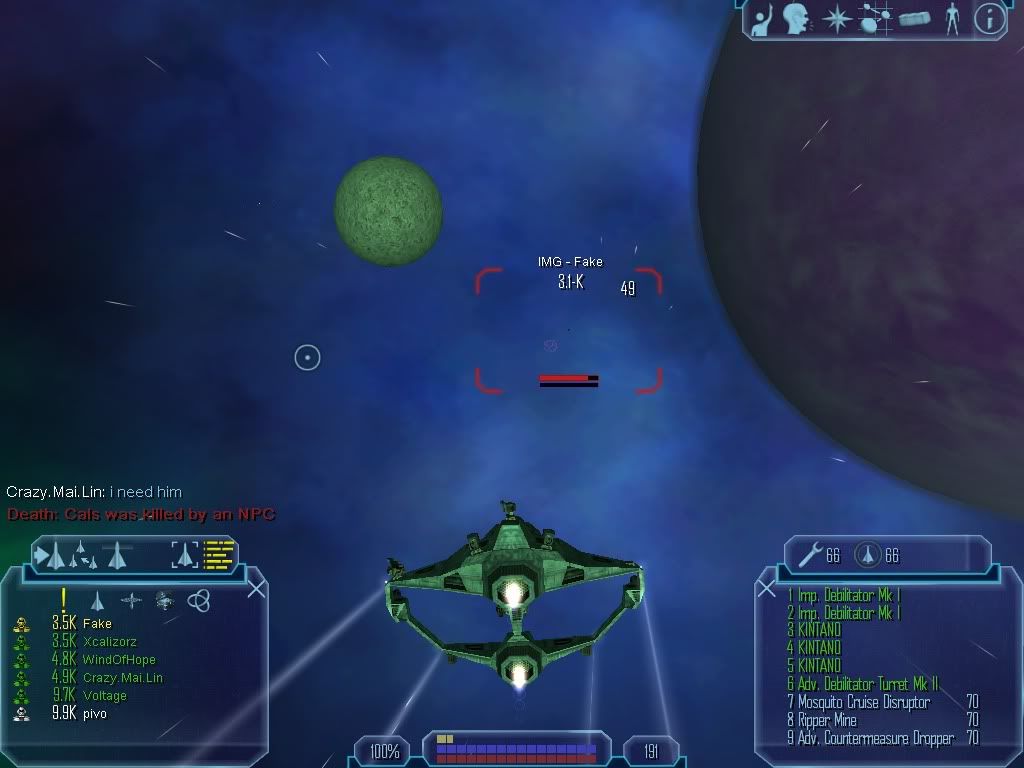The width and height of the screenshot is (1024, 768).
Task: Open the chat talking-head icon
Action: (797, 18)
